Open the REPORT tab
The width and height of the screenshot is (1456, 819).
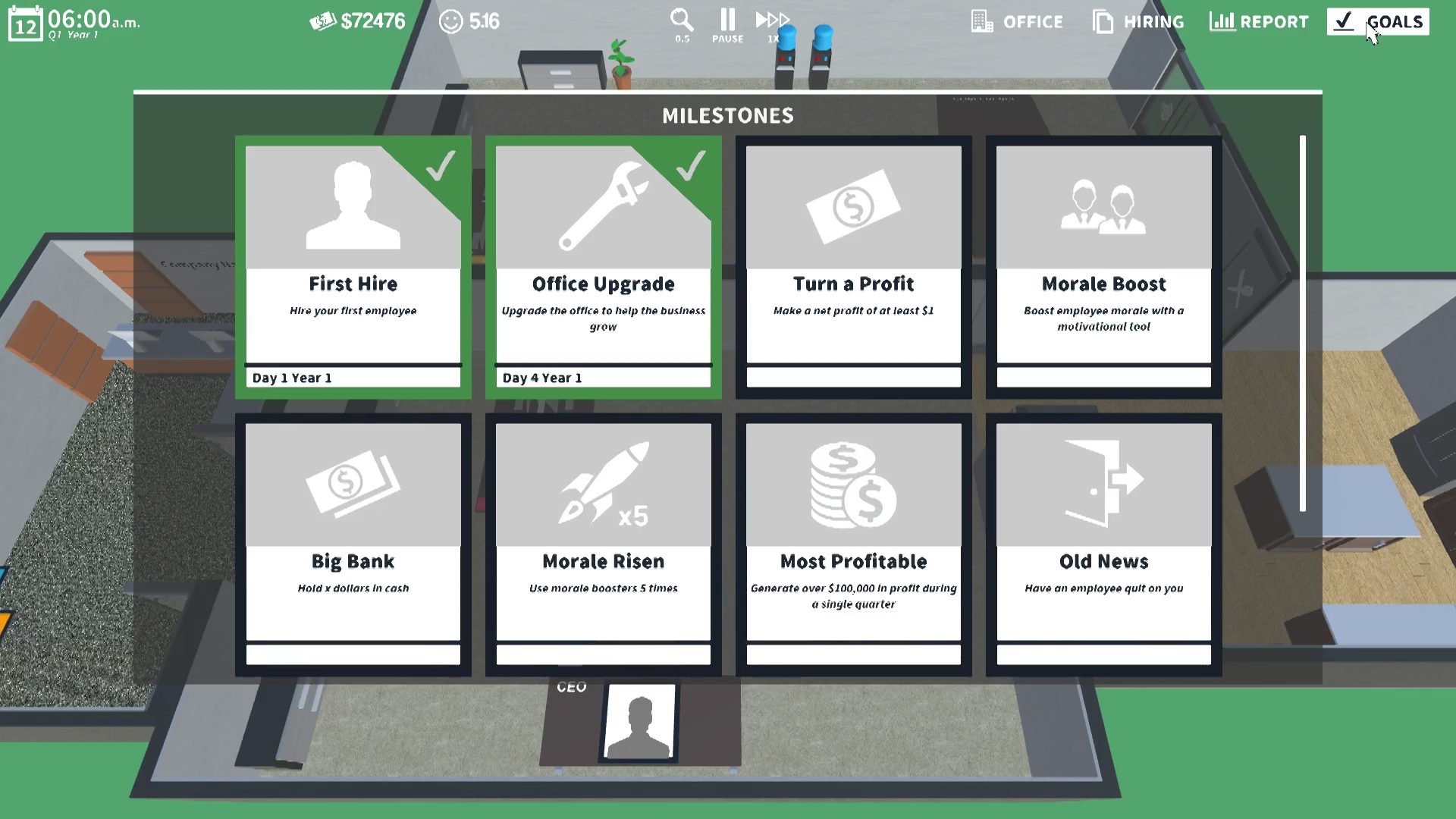[x=1275, y=22]
